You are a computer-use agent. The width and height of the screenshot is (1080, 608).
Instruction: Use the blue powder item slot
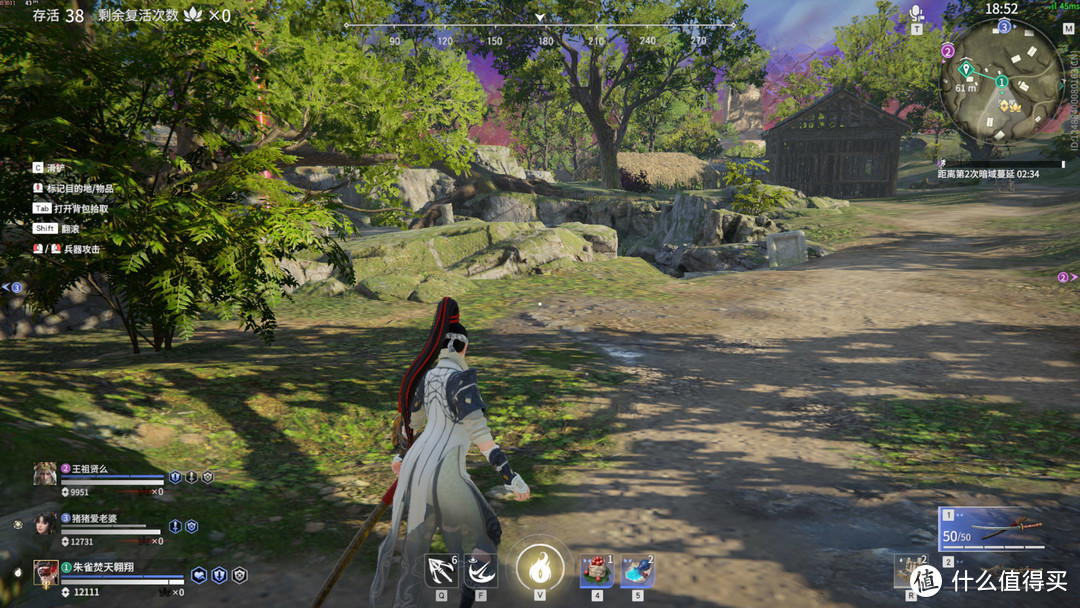(x=637, y=571)
